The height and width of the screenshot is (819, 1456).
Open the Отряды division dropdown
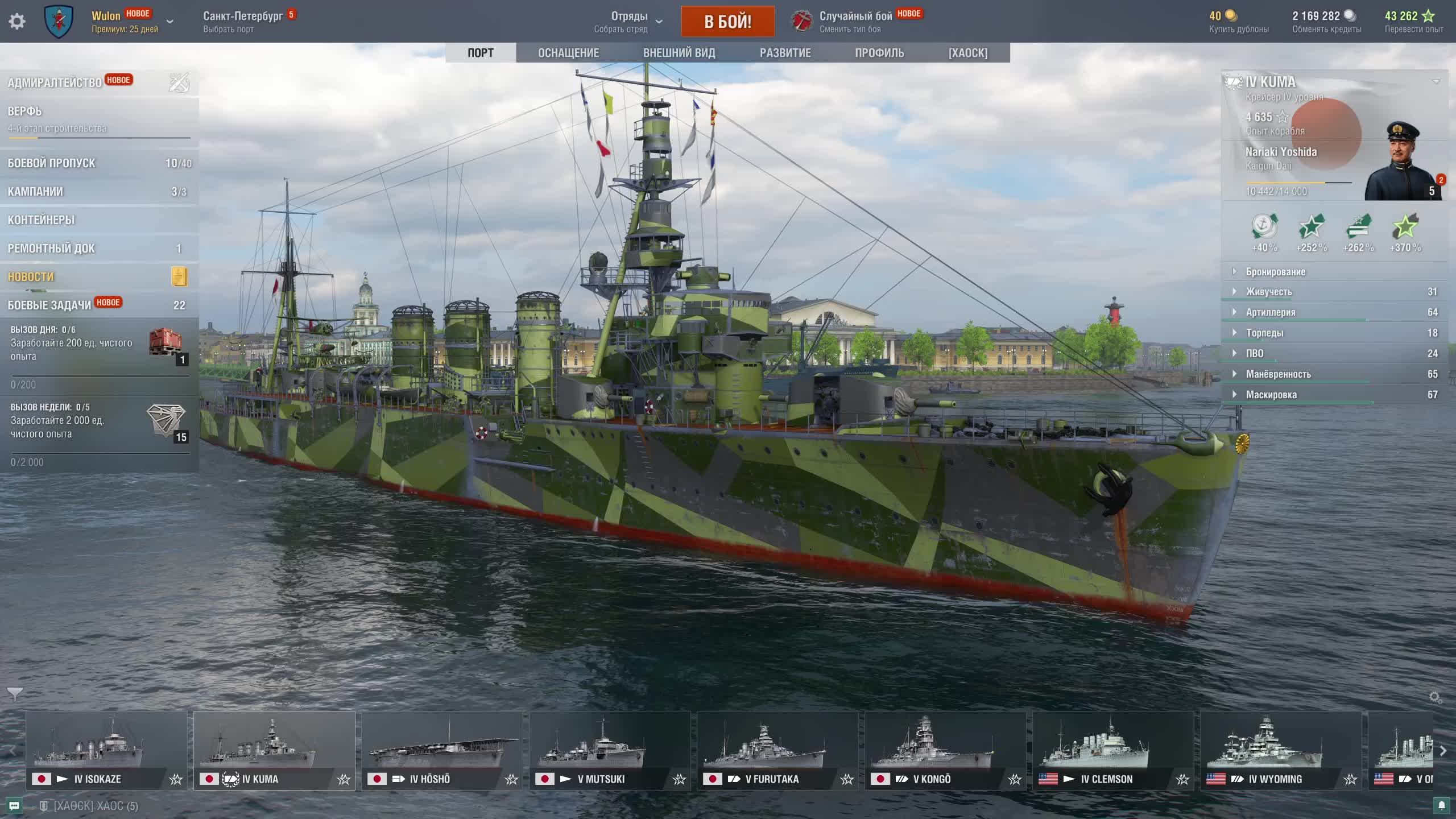click(629, 22)
